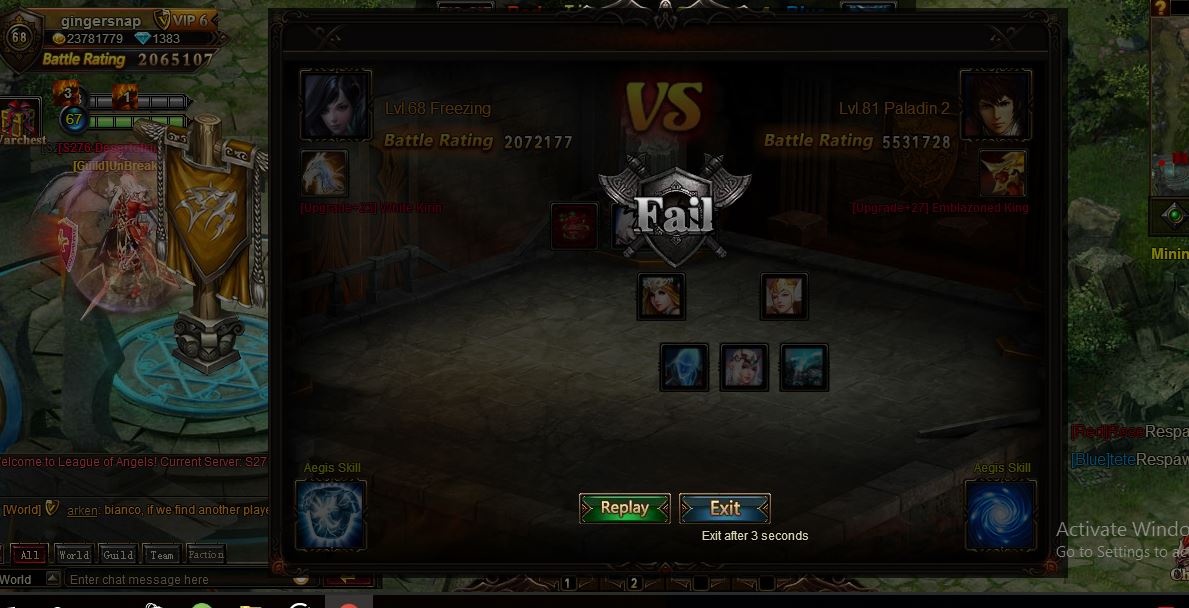Switch chat to the Faction tab
1189x608 pixels.
[x=206, y=555]
